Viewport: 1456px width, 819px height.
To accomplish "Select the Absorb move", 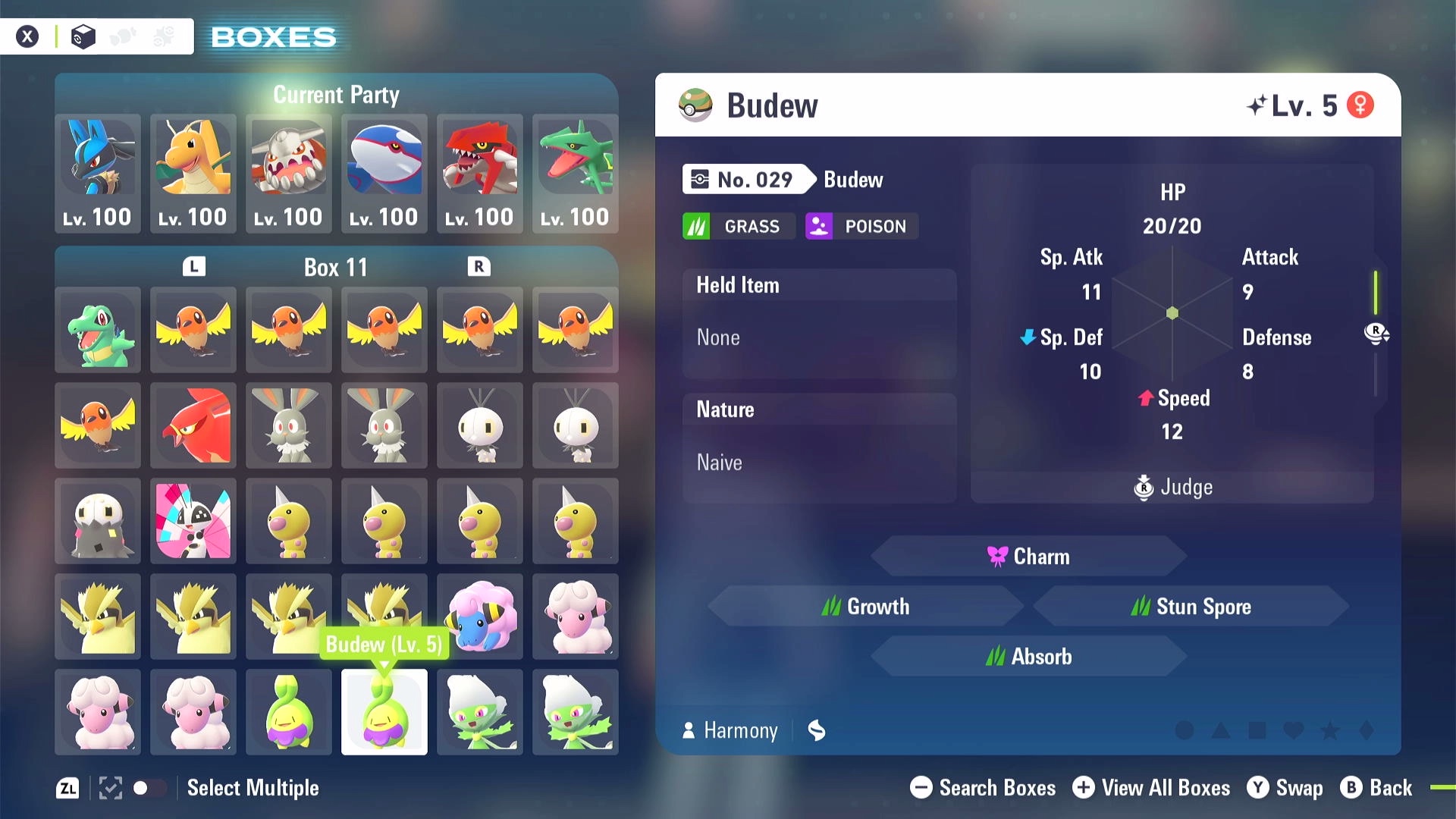I will pos(1028,657).
